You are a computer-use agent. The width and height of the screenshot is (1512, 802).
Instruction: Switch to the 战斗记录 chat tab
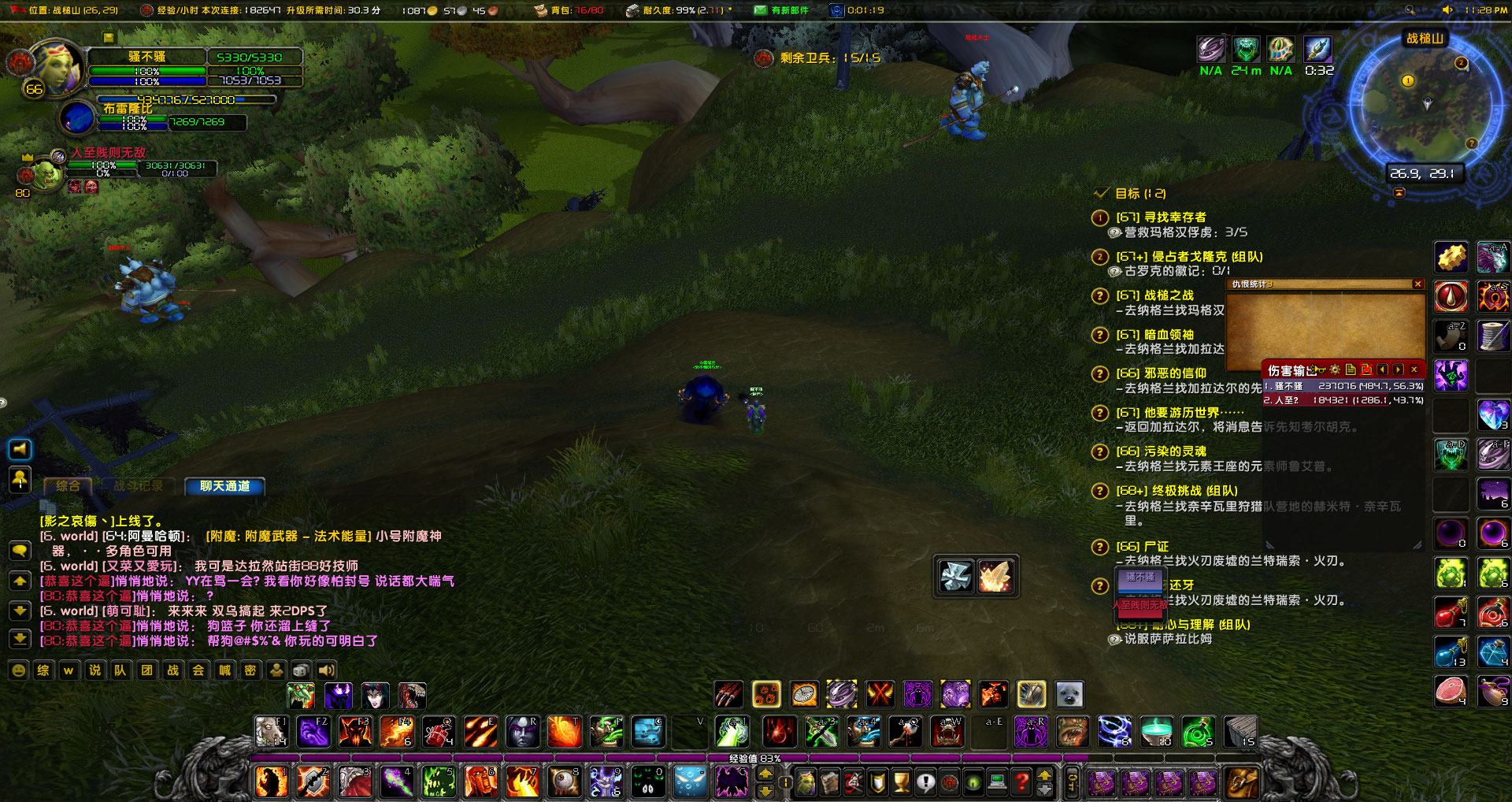pos(138,486)
